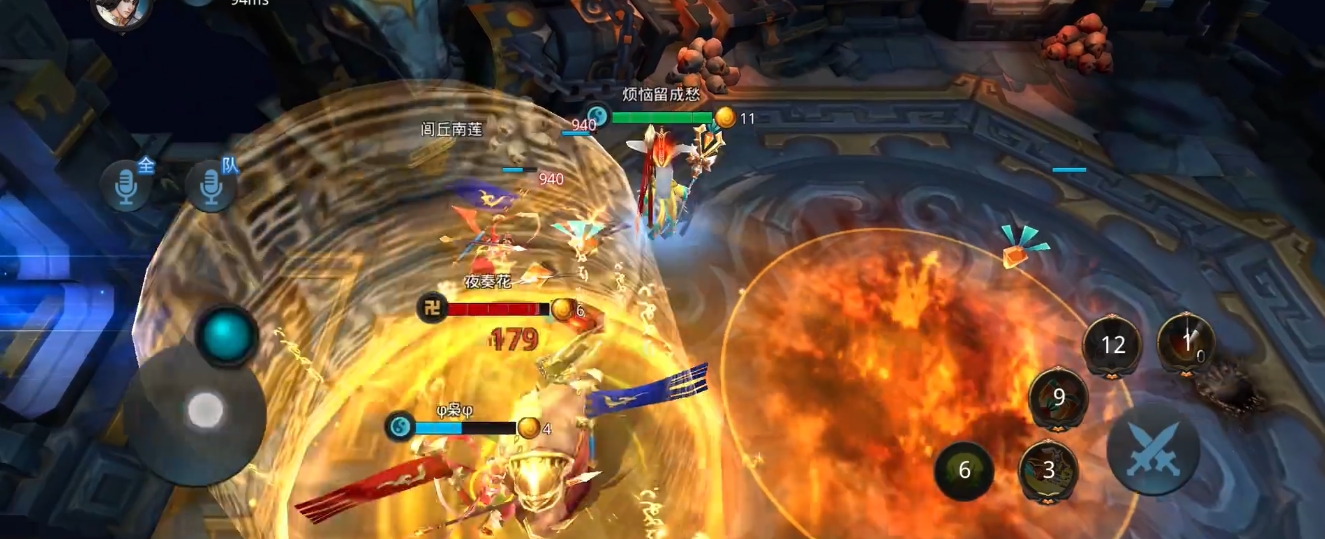Screen dimensions: 1325x539
Task: Tap the teal orb button above the joystick
Action: tap(227, 336)
